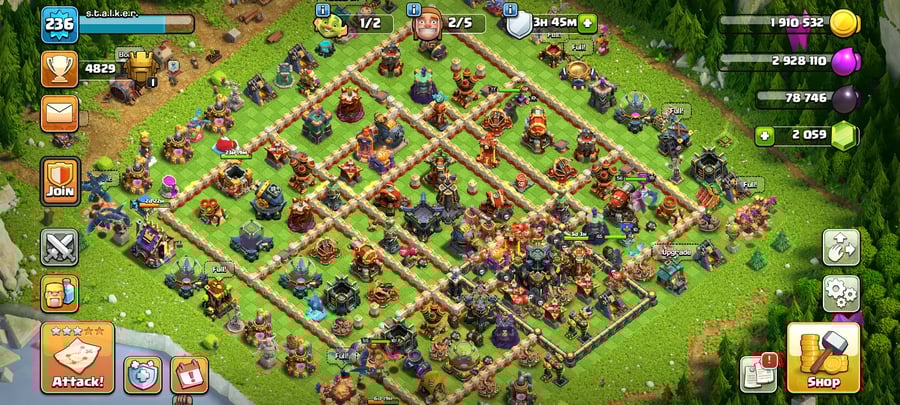900x405 pixels.
Task: Open the crossed swords battle menu
Action: (x=59, y=247)
